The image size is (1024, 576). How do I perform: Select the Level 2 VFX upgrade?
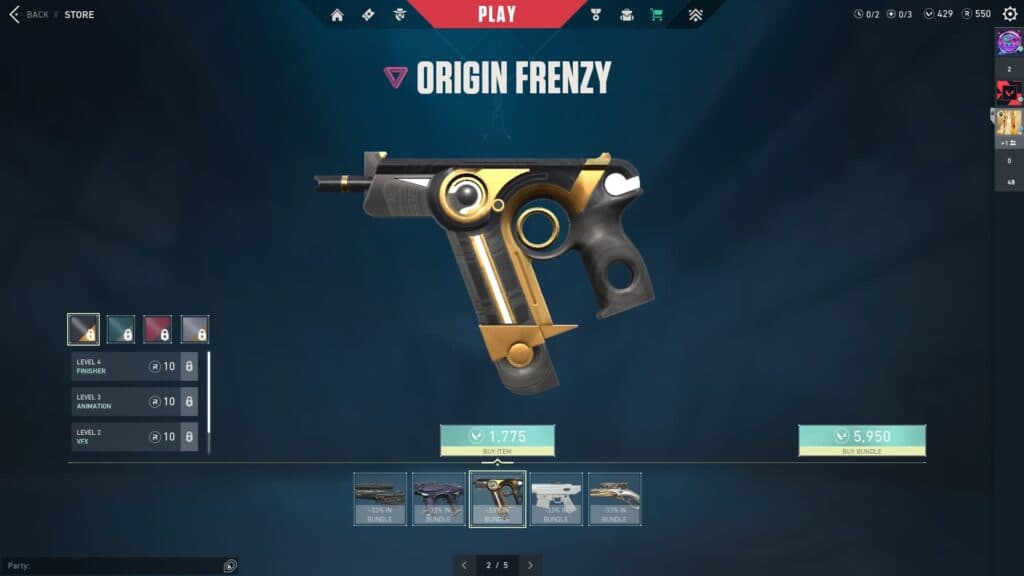coord(134,437)
